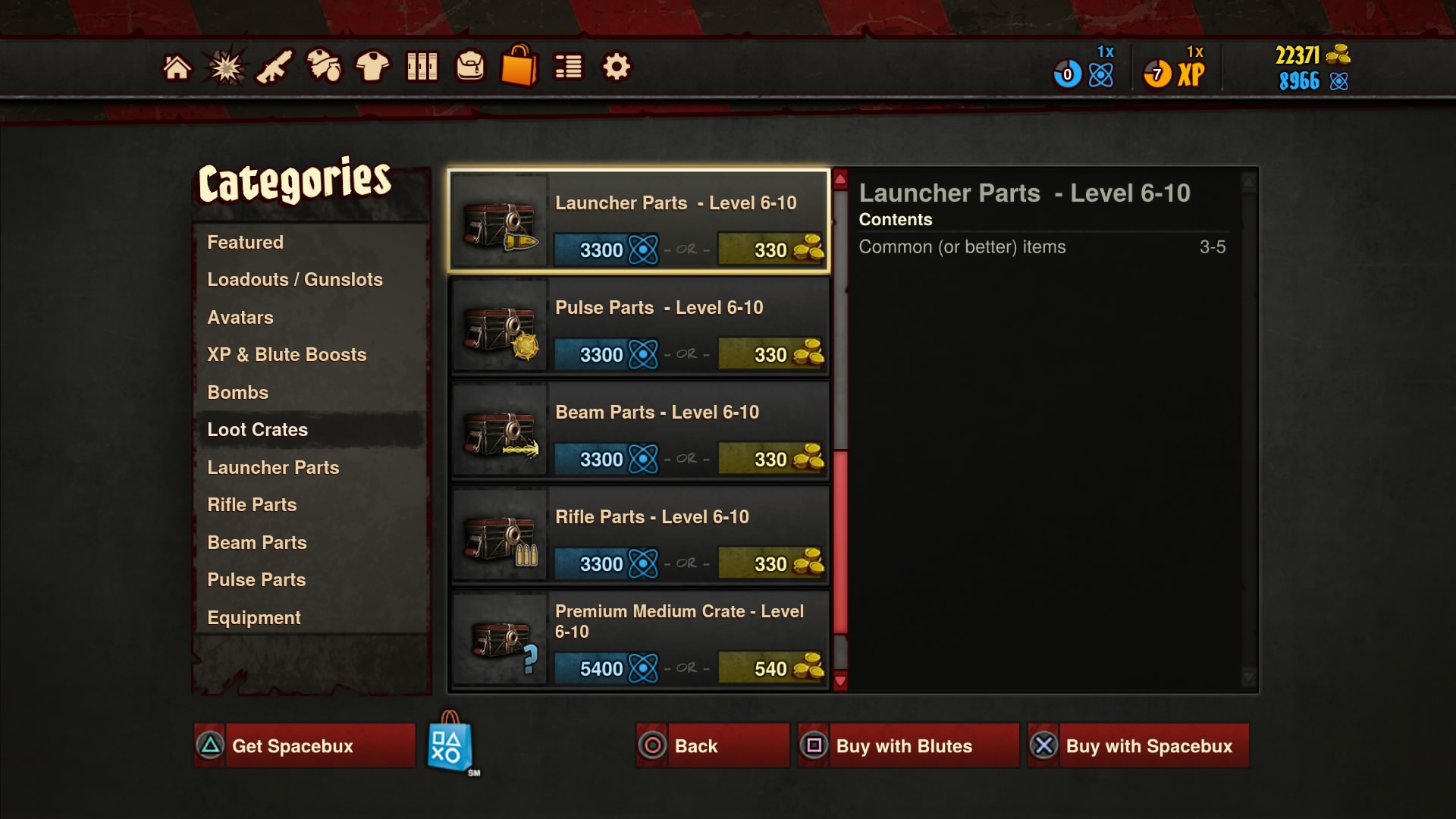This screenshot has height=819, width=1456.
Task: Click the Premium Medium Crate thumbnail
Action: (500, 641)
